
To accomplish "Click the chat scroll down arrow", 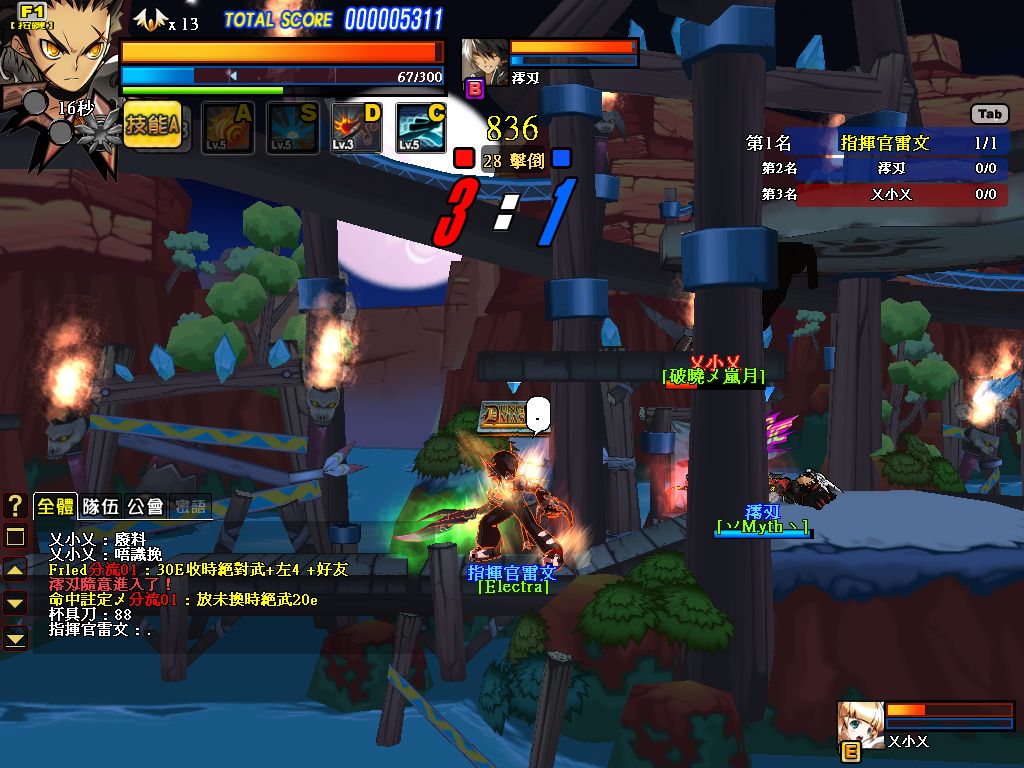I will pyautogui.click(x=15, y=602).
